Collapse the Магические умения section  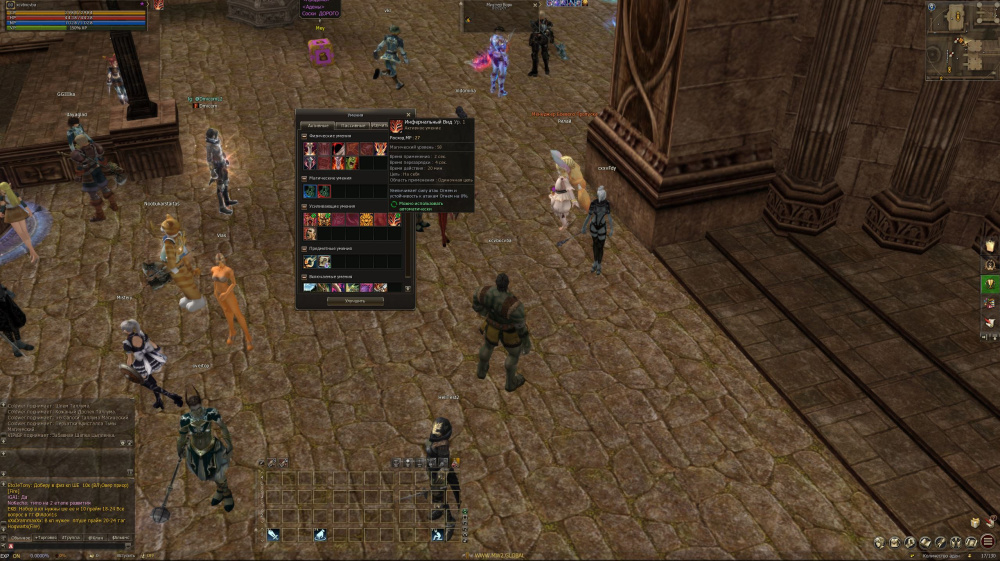coord(304,178)
